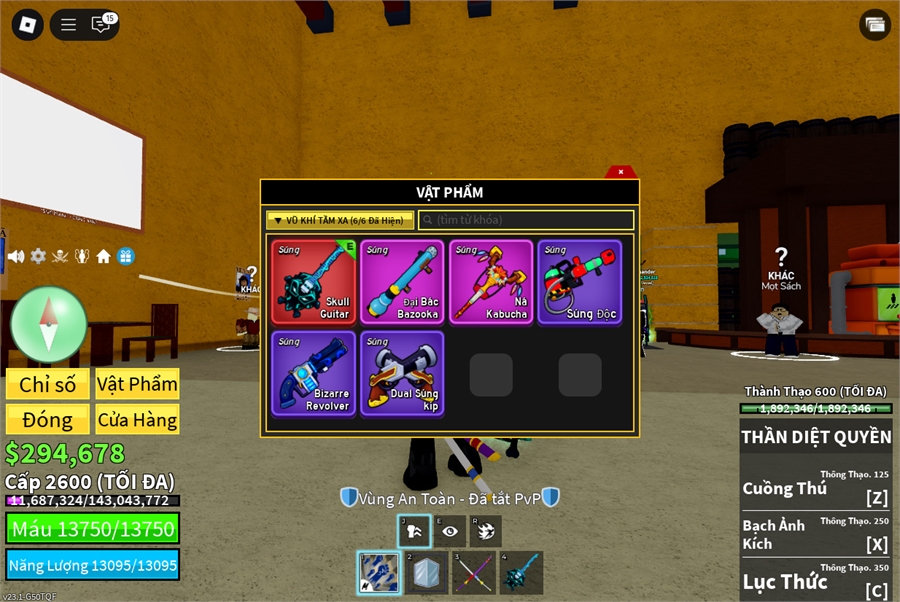The height and width of the screenshot is (602, 900).
Task: Choose the Đại Bác Bazooka item
Action: 402,282
